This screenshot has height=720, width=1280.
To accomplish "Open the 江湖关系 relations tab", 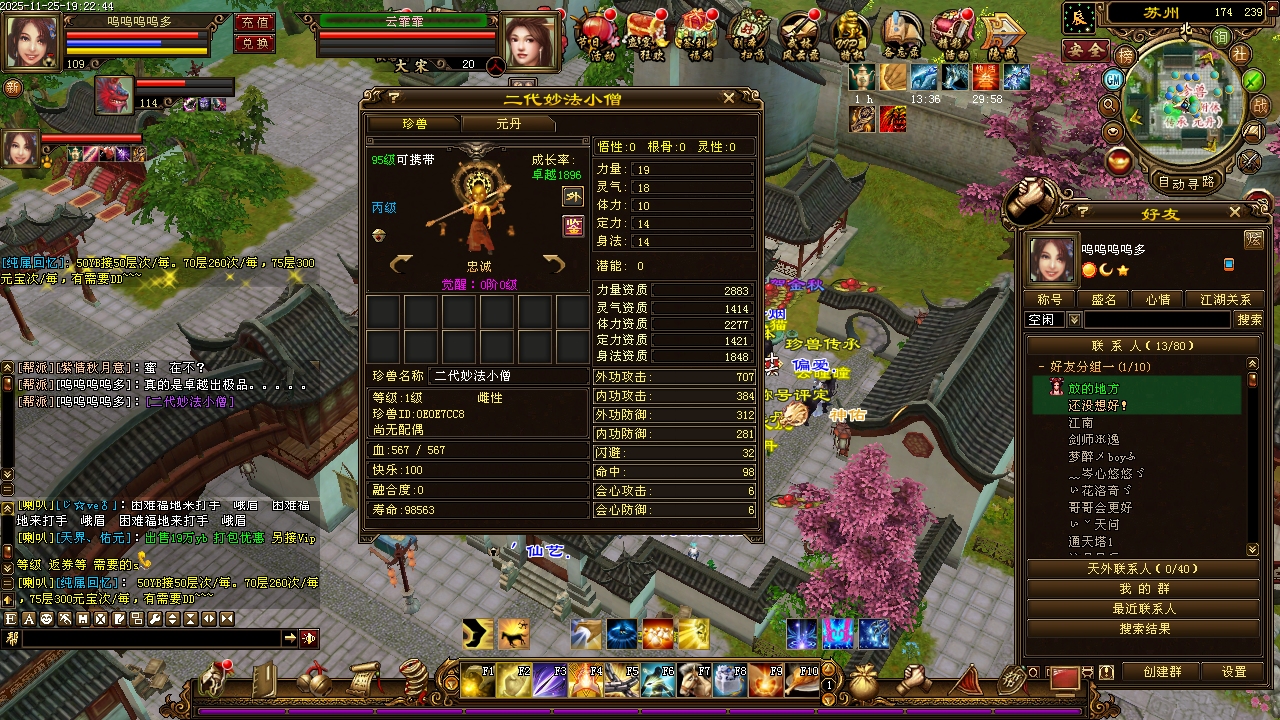I will tap(1224, 300).
